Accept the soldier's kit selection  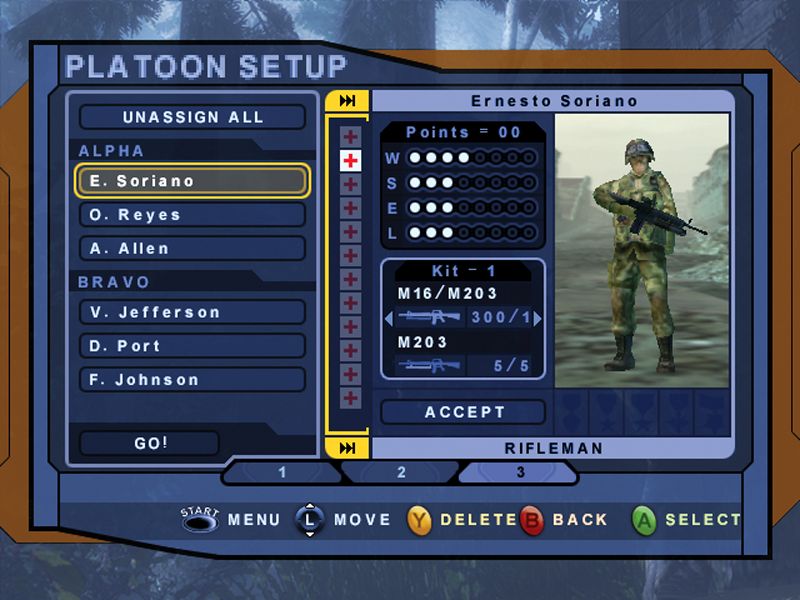click(464, 412)
